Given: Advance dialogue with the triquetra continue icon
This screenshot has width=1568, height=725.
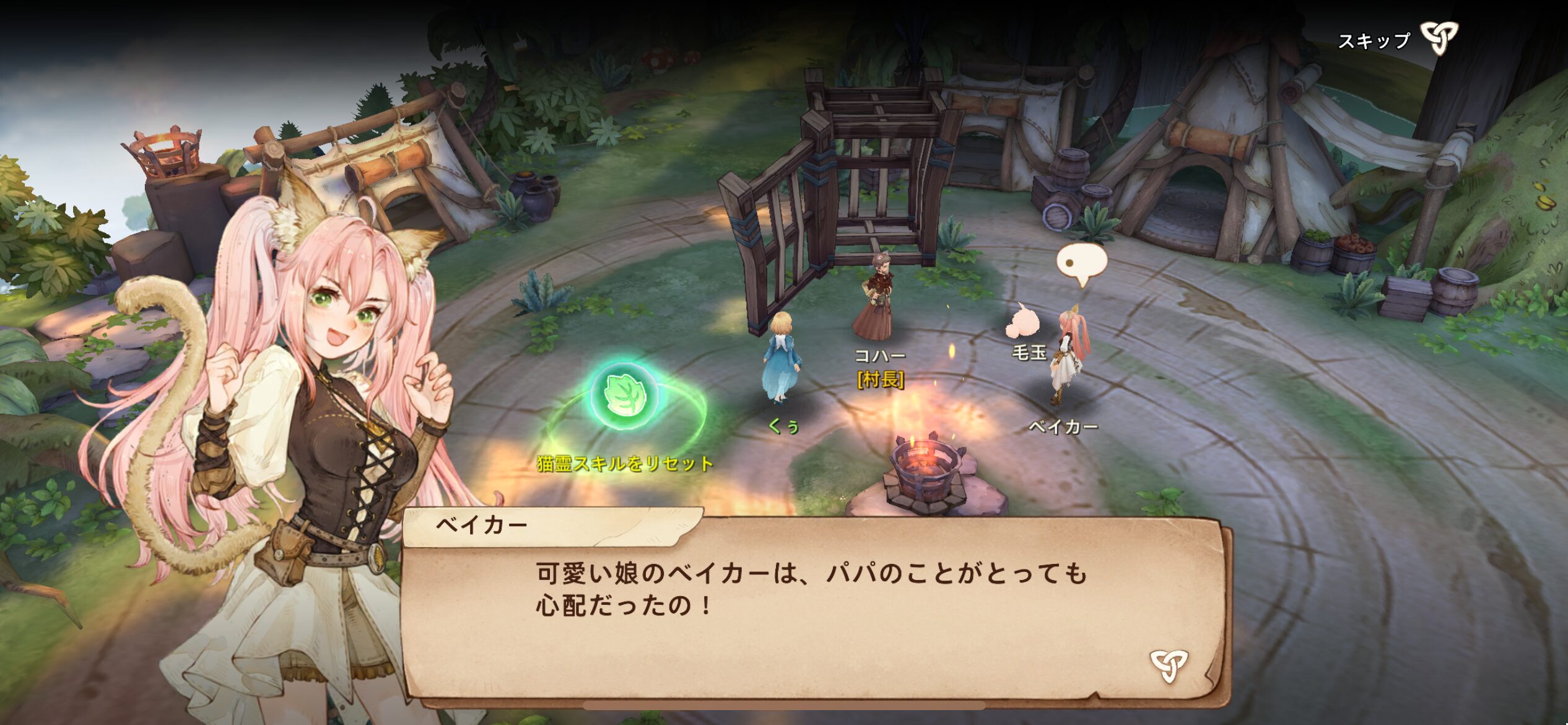Looking at the screenshot, I should click(x=1169, y=665).
